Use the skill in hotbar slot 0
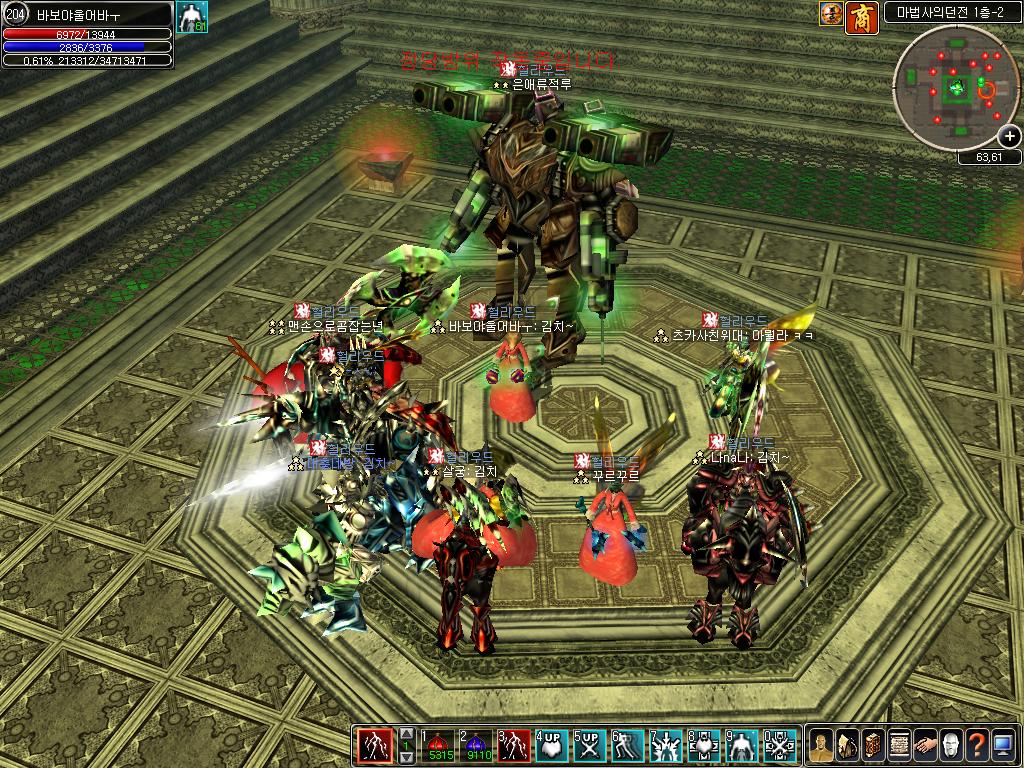The image size is (1024, 768). 780,746
